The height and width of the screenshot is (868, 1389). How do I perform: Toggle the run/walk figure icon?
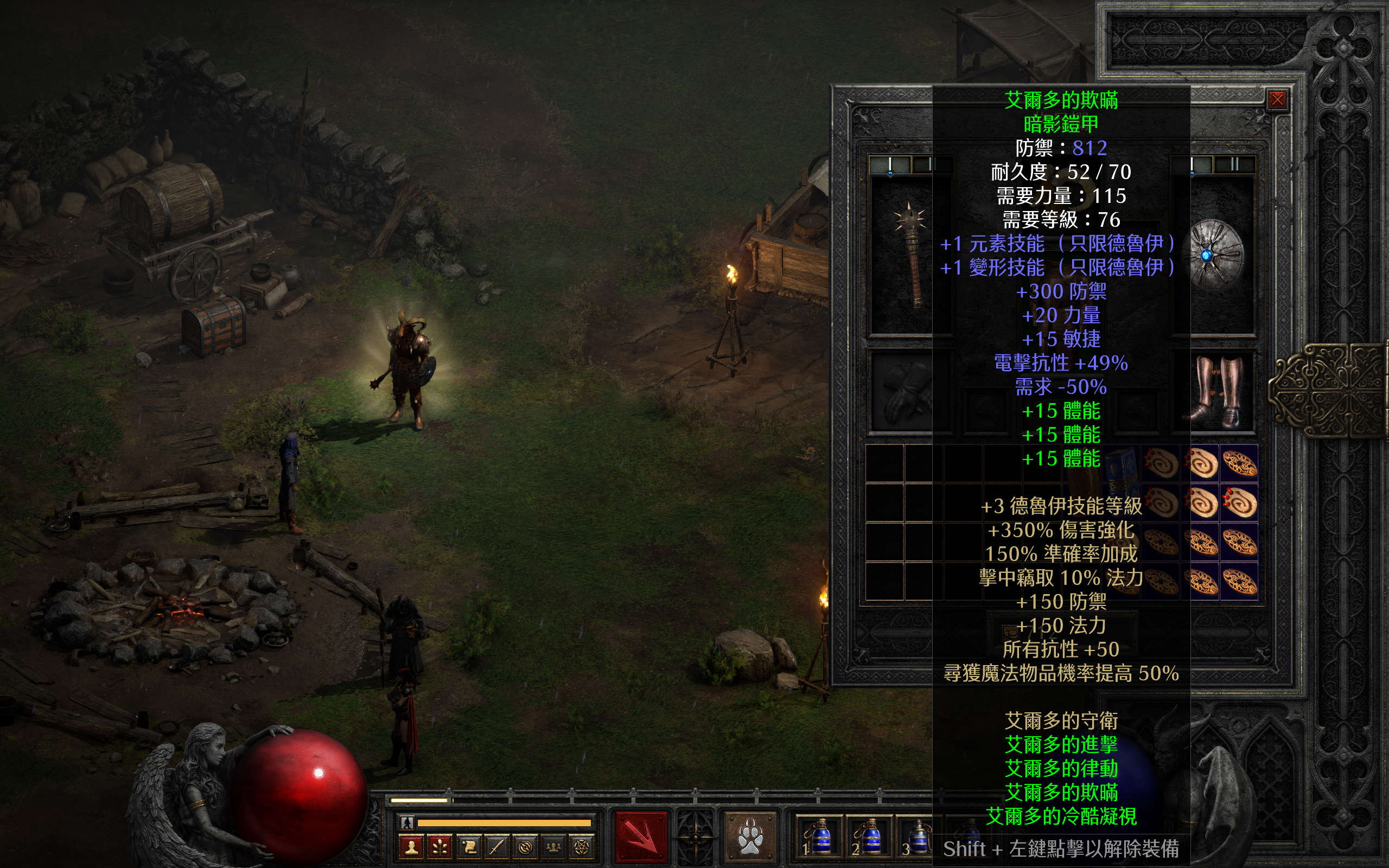pyautogui.click(x=407, y=822)
